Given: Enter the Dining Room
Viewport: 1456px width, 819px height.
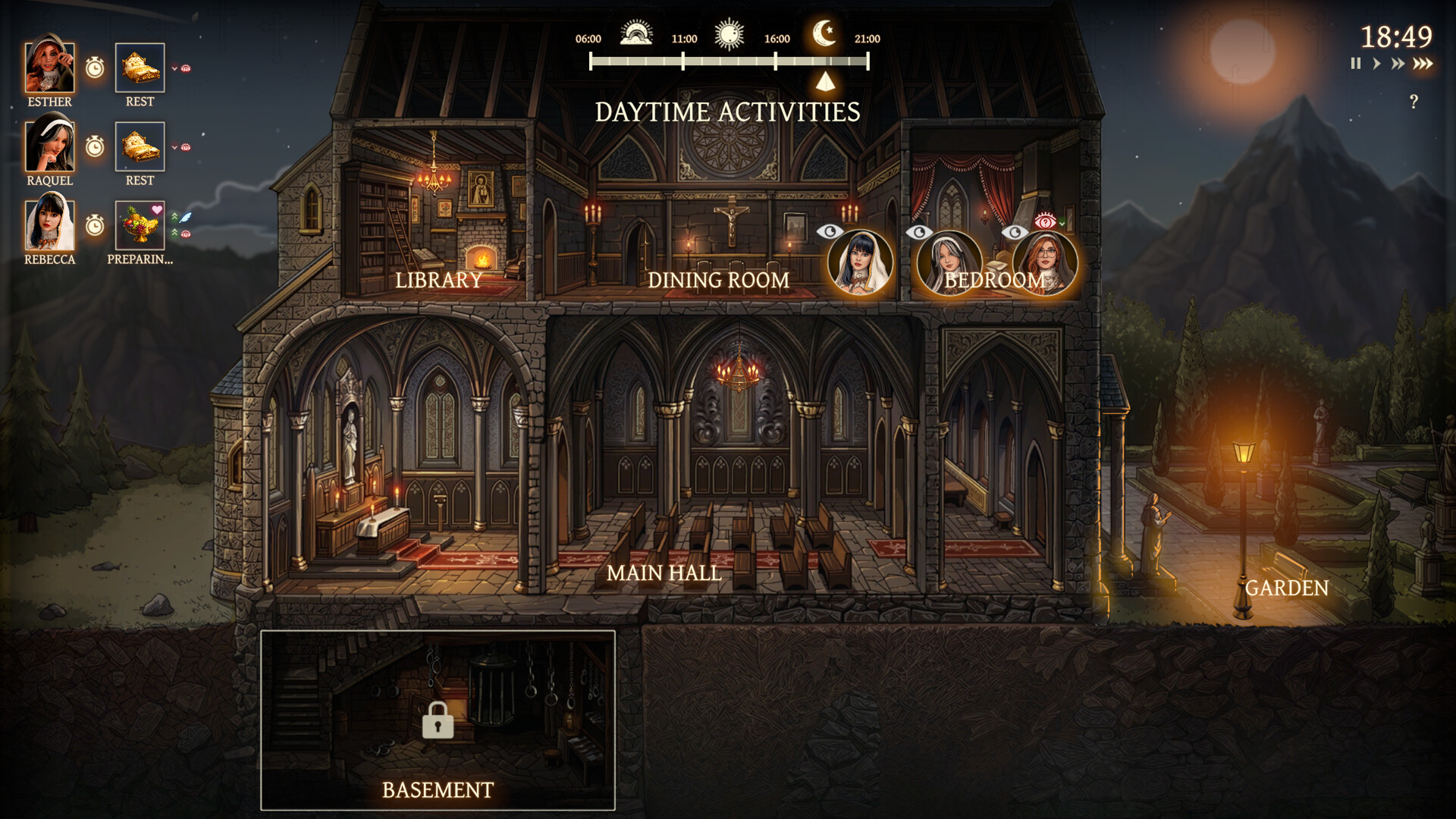Looking at the screenshot, I should tap(717, 280).
